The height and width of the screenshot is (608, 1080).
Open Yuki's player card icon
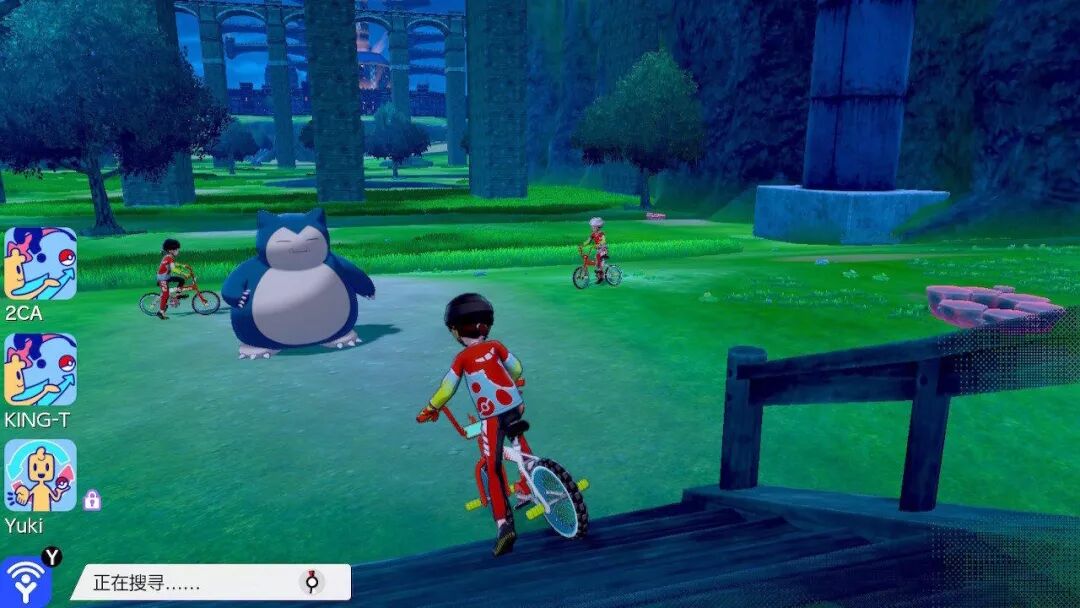(x=40, y=475)
